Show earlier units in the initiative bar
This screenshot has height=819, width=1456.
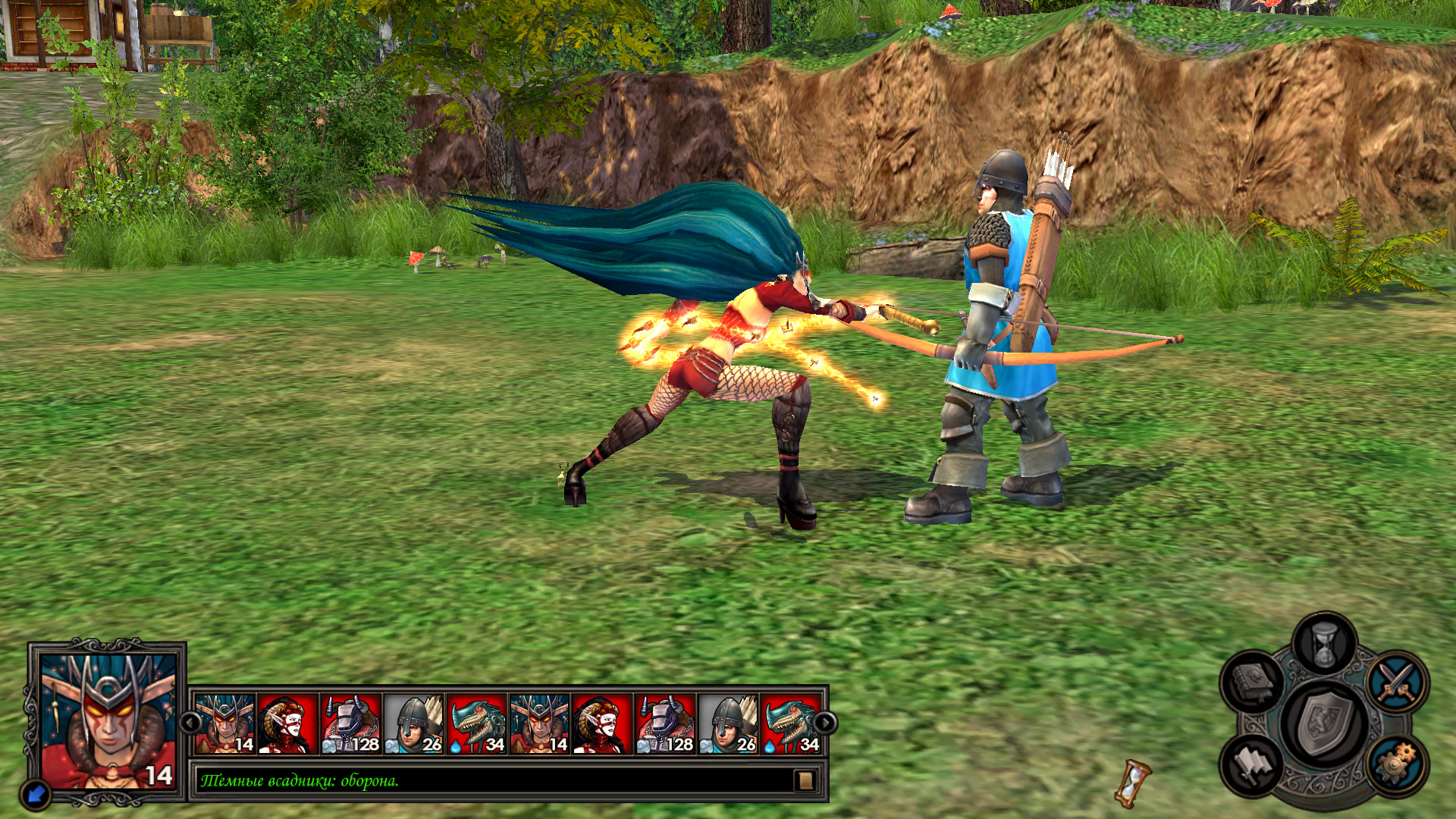point(189,723)
